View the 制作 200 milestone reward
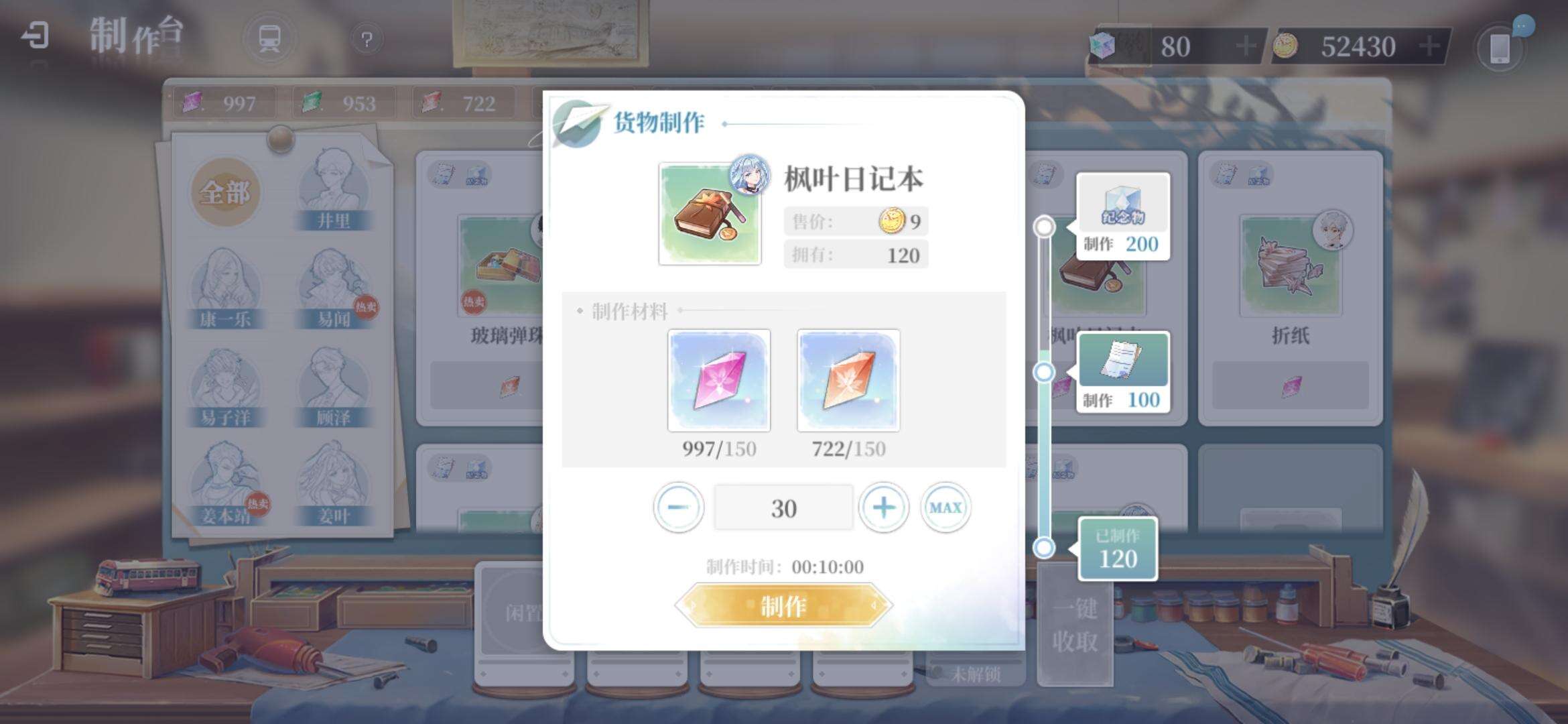Screen dimensions: 1568x724 (1123, 216)
